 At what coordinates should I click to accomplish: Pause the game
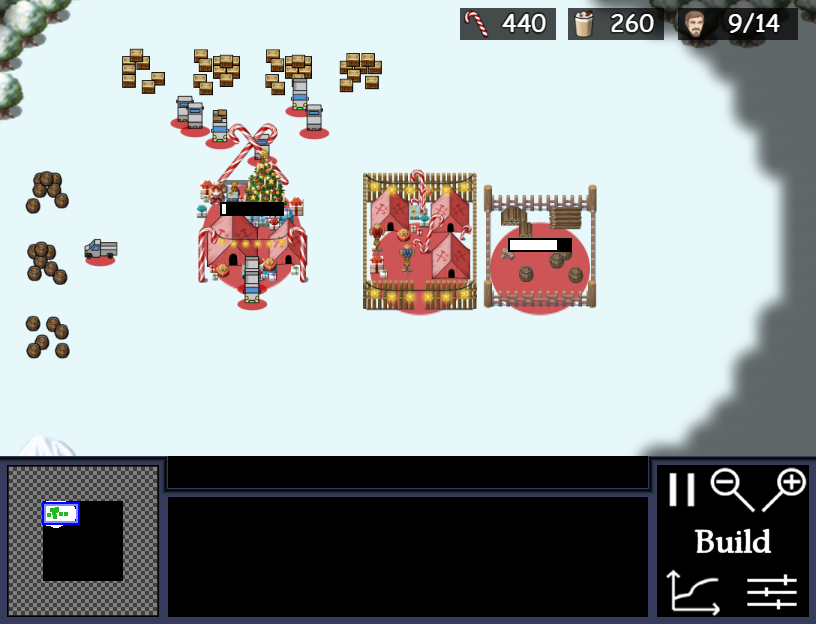[x=681, y=490]
